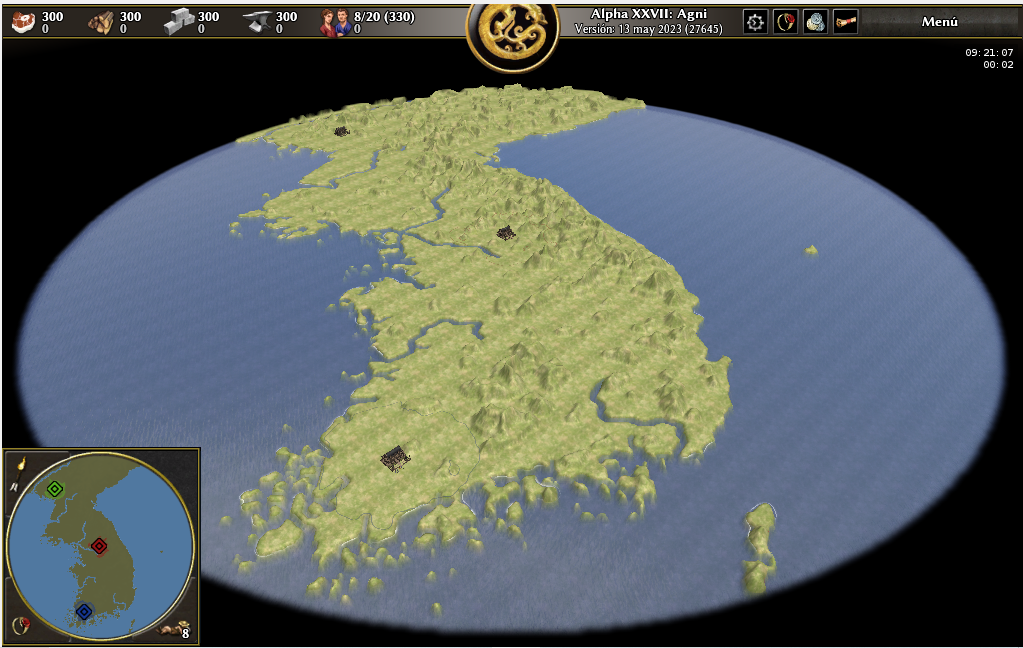
Task: Click the golden dragon civilization emblem
Action: [x=512, y=33]
